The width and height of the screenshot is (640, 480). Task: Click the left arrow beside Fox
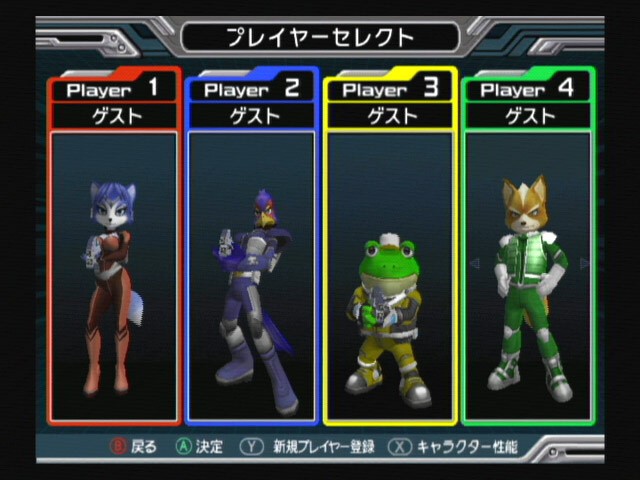coord(475,264)
